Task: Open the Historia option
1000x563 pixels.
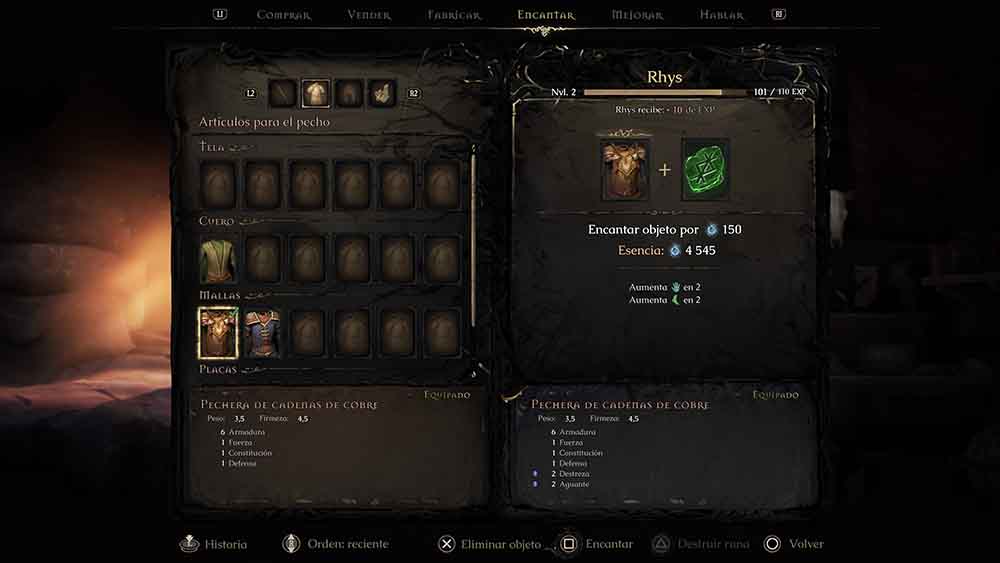Action: coord(214,544)
